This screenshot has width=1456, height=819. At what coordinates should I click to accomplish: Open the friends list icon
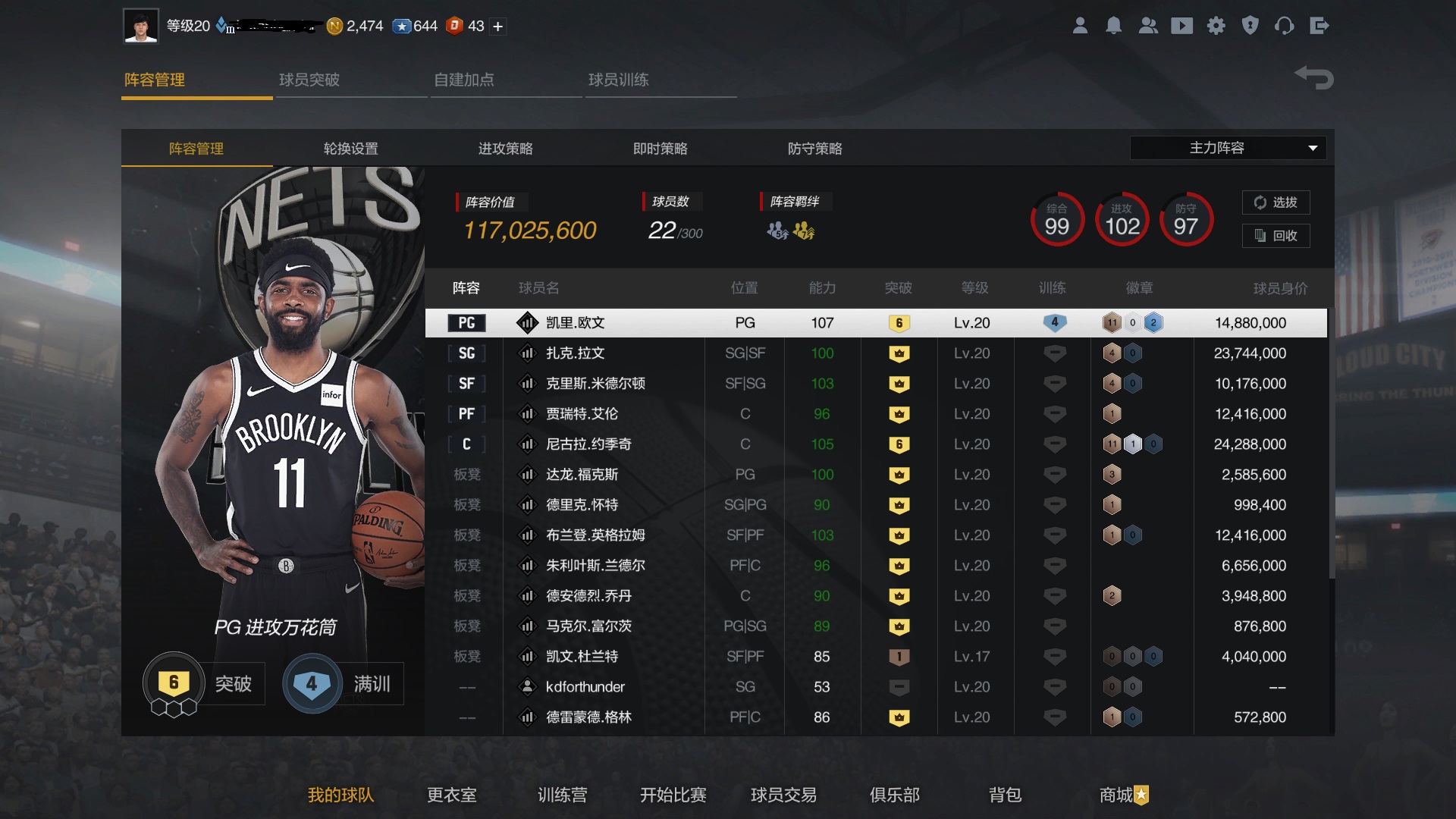1148,25
